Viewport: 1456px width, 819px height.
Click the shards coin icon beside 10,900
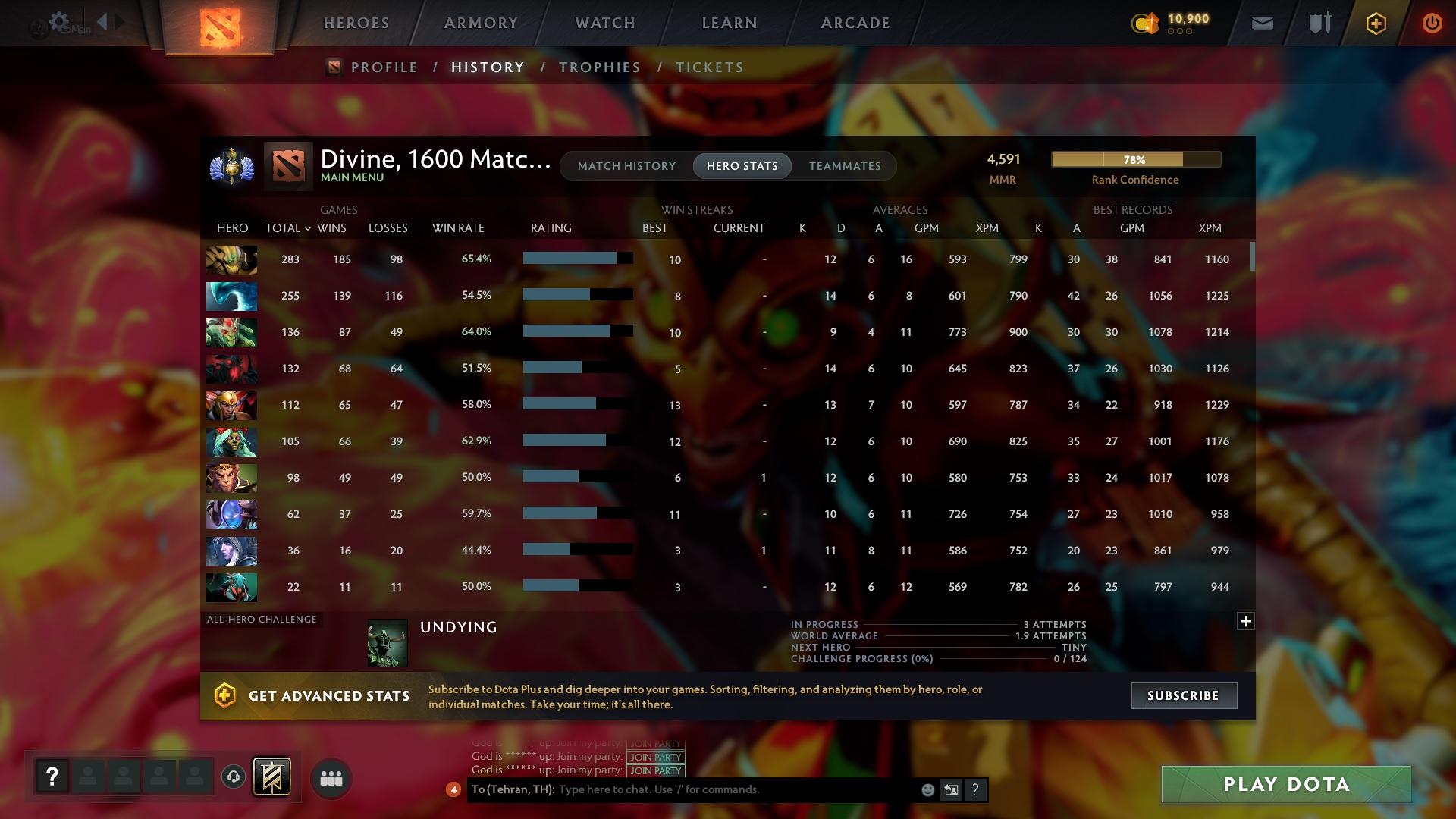point(1145,24)
